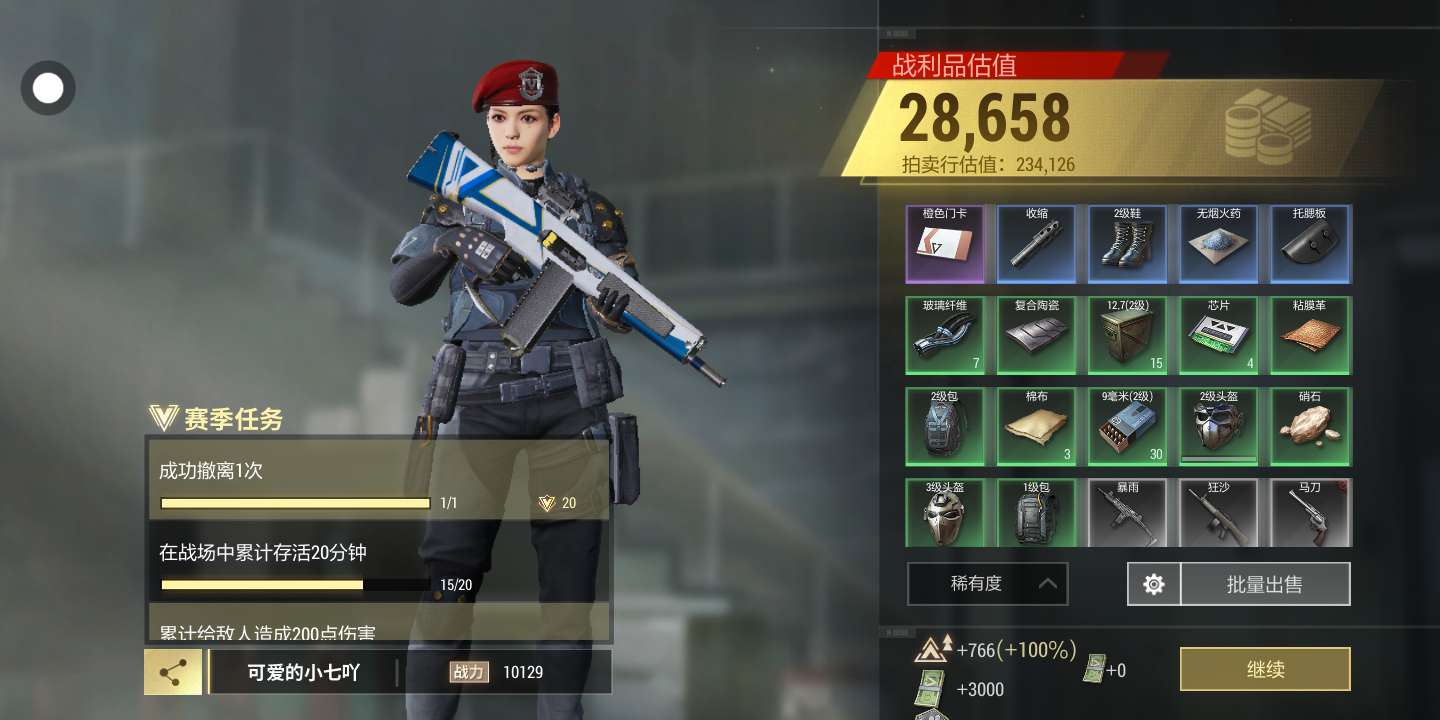
Task: Share results with the share icon
Action: pyautogui.click(x=173, y=672)
